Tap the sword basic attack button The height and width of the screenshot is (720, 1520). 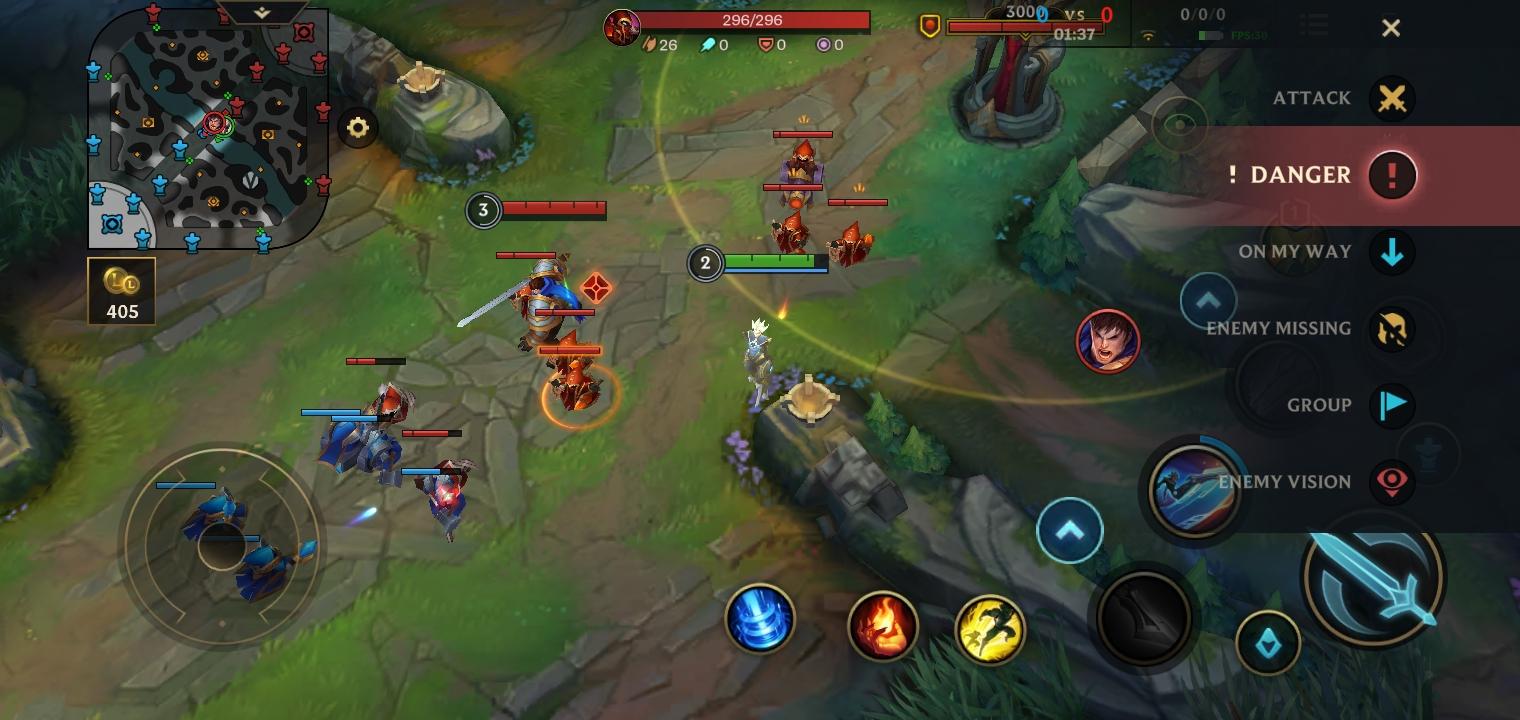click(x=1373, y=577)
